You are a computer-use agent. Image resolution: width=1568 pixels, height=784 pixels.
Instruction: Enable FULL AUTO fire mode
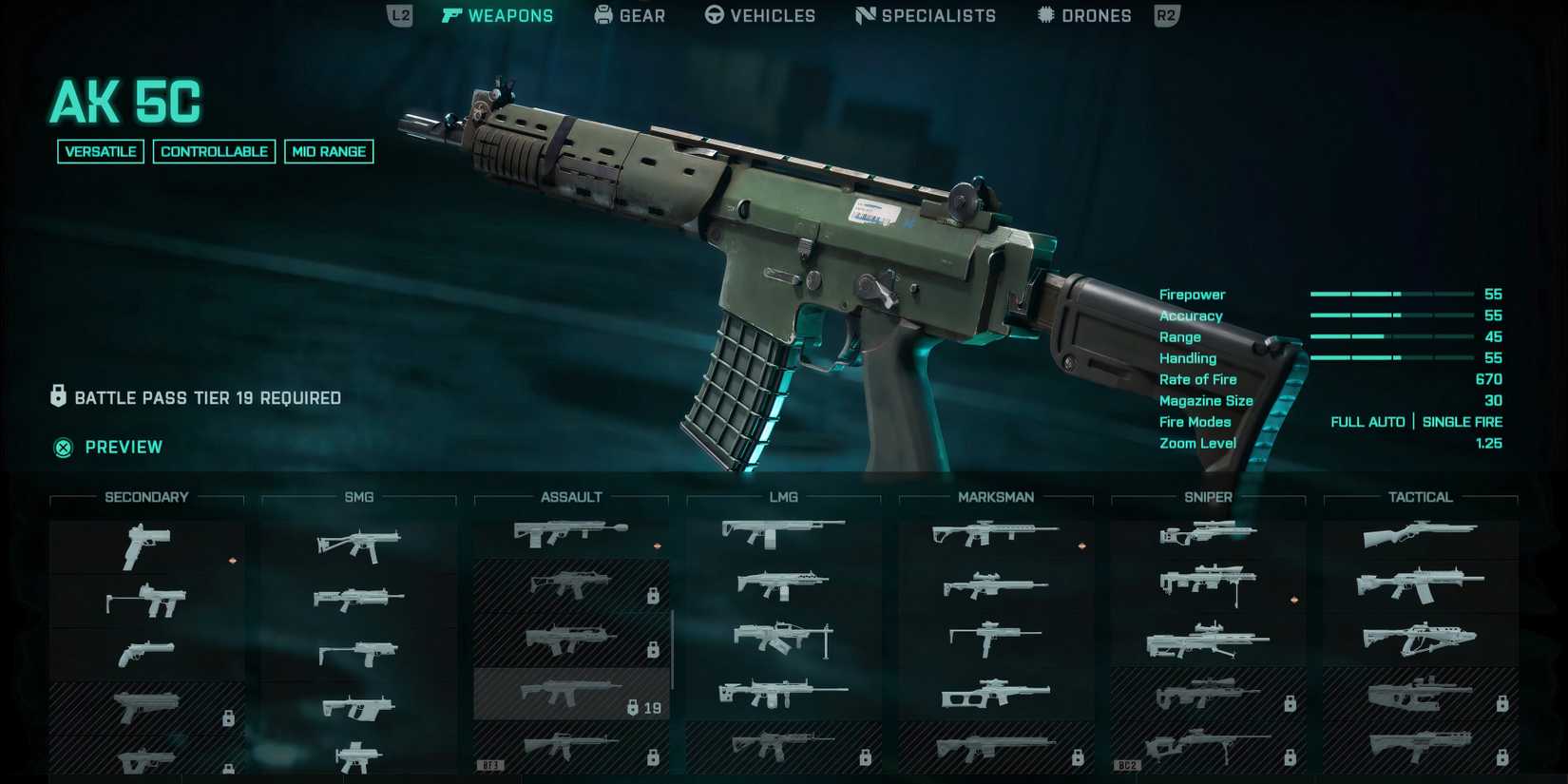point(1368,421)
